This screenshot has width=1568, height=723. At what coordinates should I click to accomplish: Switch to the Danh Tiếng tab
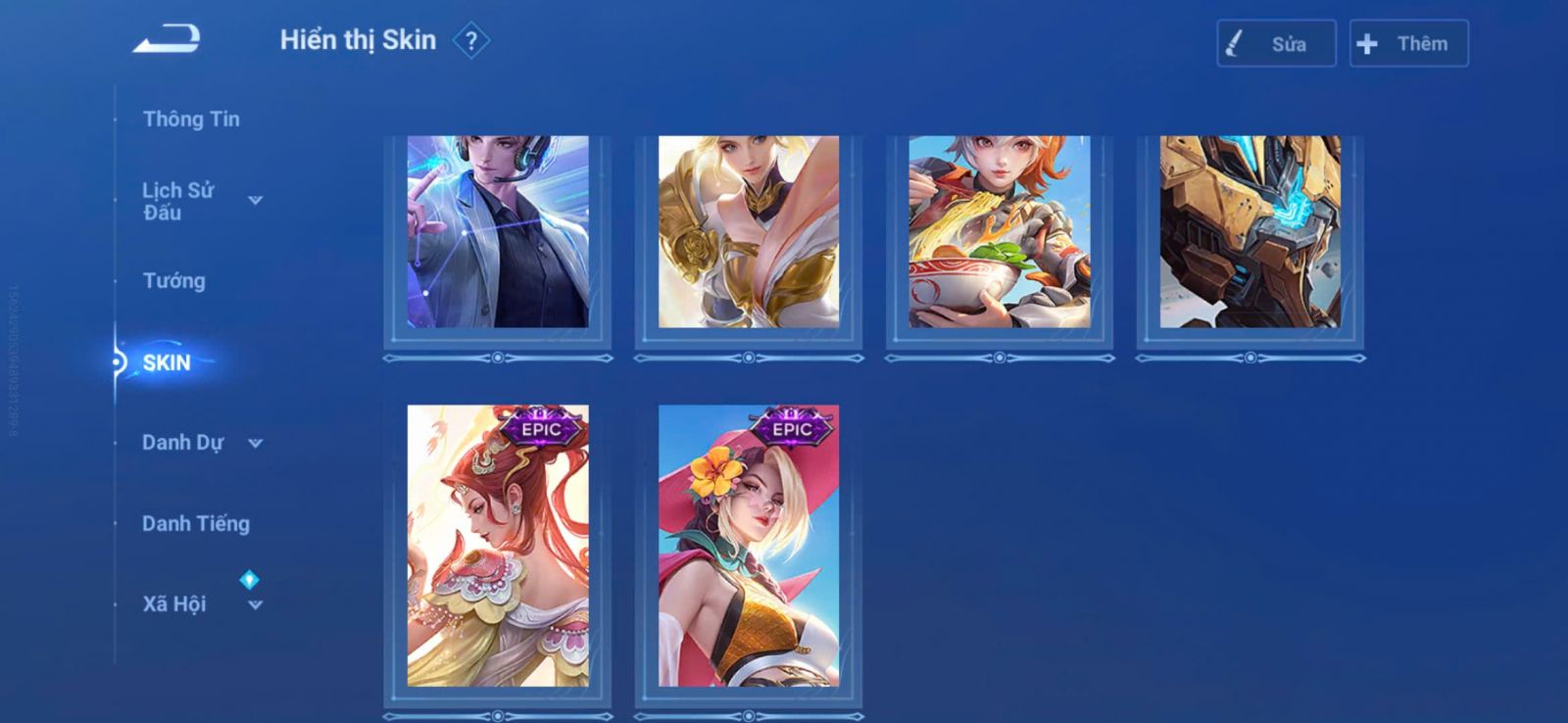[x=196, y=524]
